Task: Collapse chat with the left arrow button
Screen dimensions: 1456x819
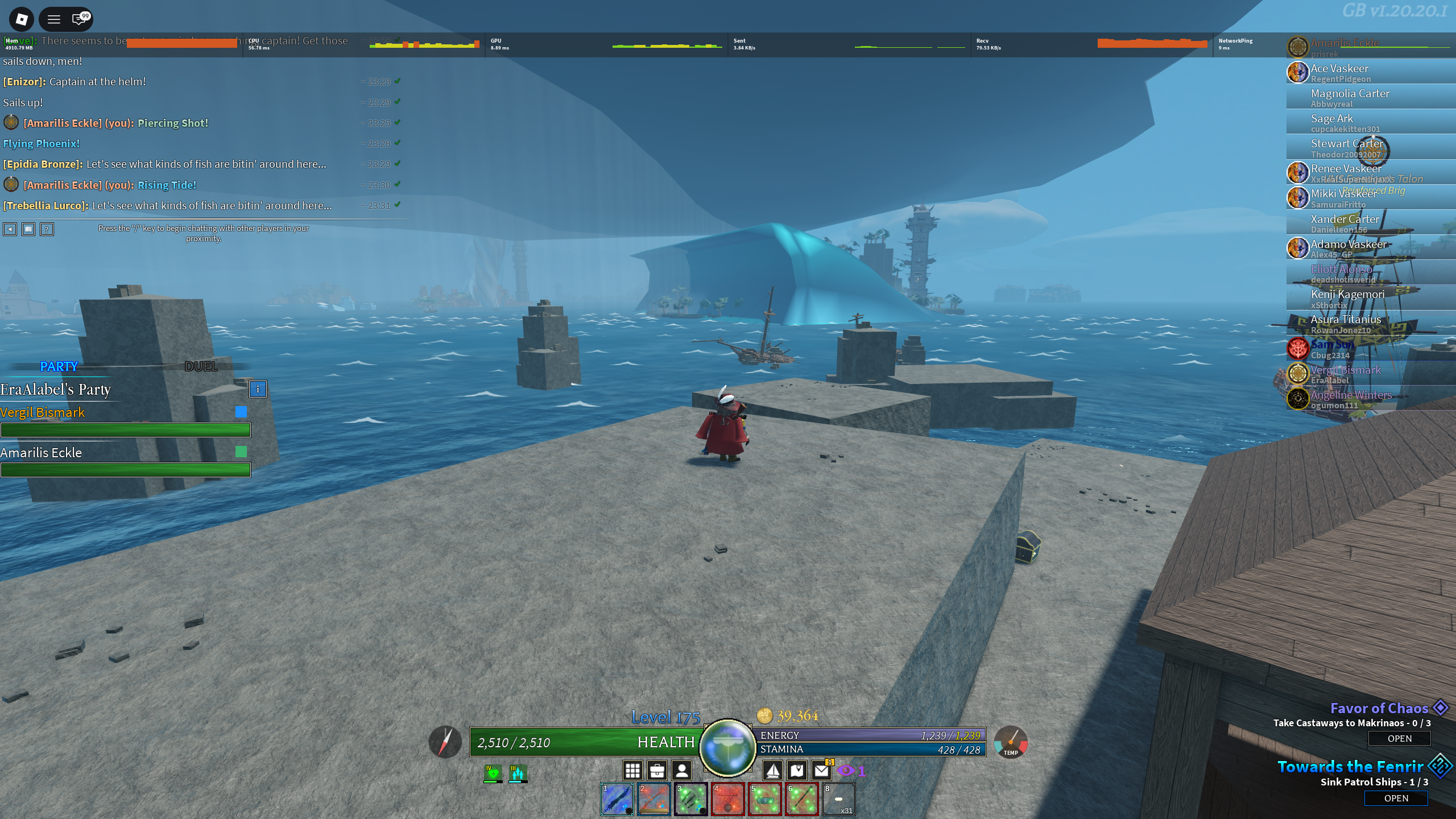Action: 10,229
